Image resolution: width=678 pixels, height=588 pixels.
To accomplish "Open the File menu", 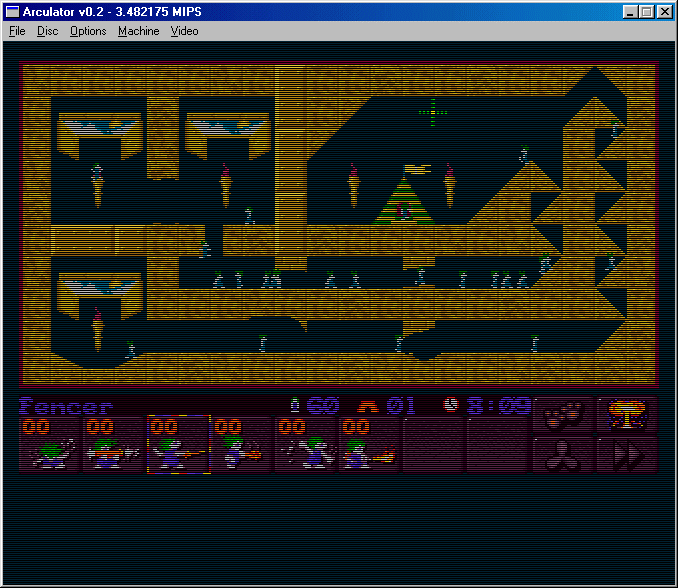I will click(x=17, y=31).
